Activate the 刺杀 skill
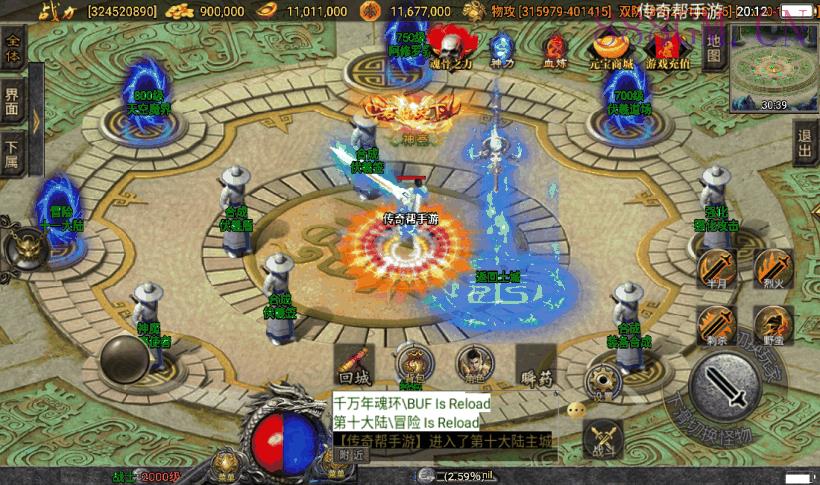 (x=716, y=325)
